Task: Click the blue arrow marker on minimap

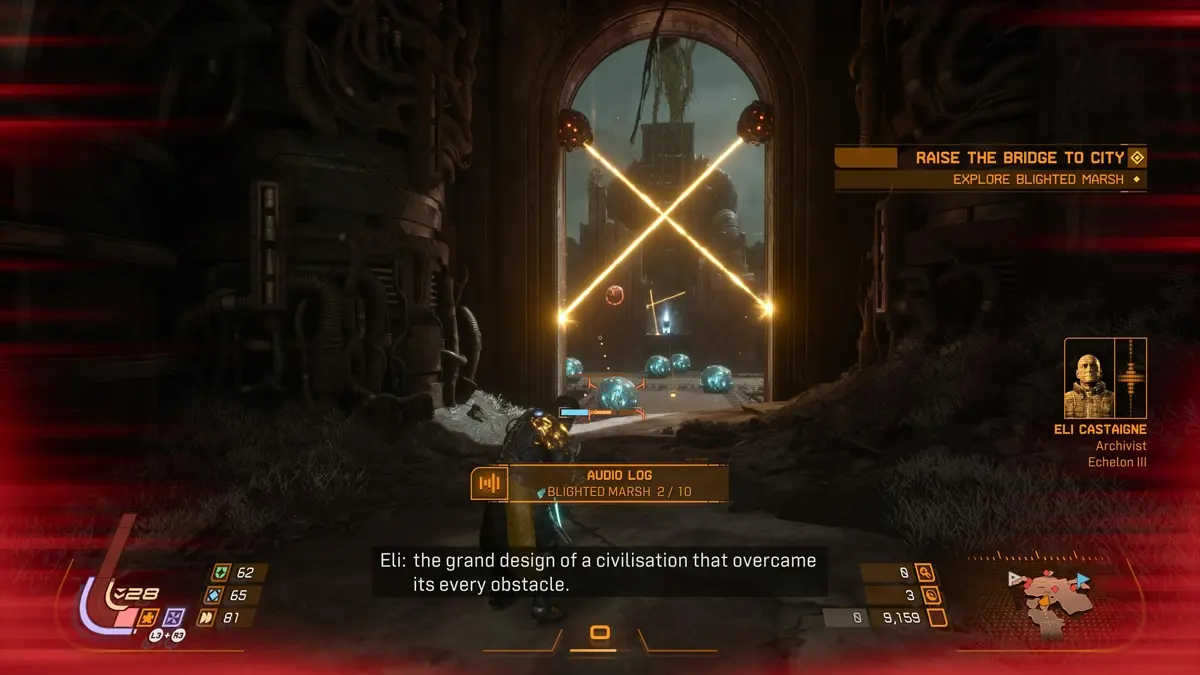Action: click(1084, 580)
